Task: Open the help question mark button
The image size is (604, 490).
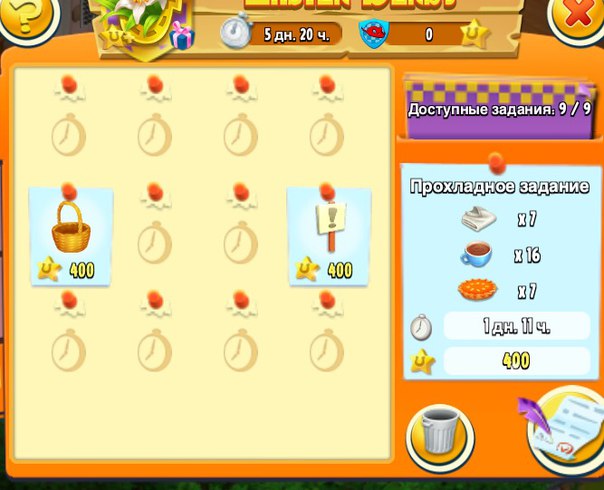Action: coord(22,16)
